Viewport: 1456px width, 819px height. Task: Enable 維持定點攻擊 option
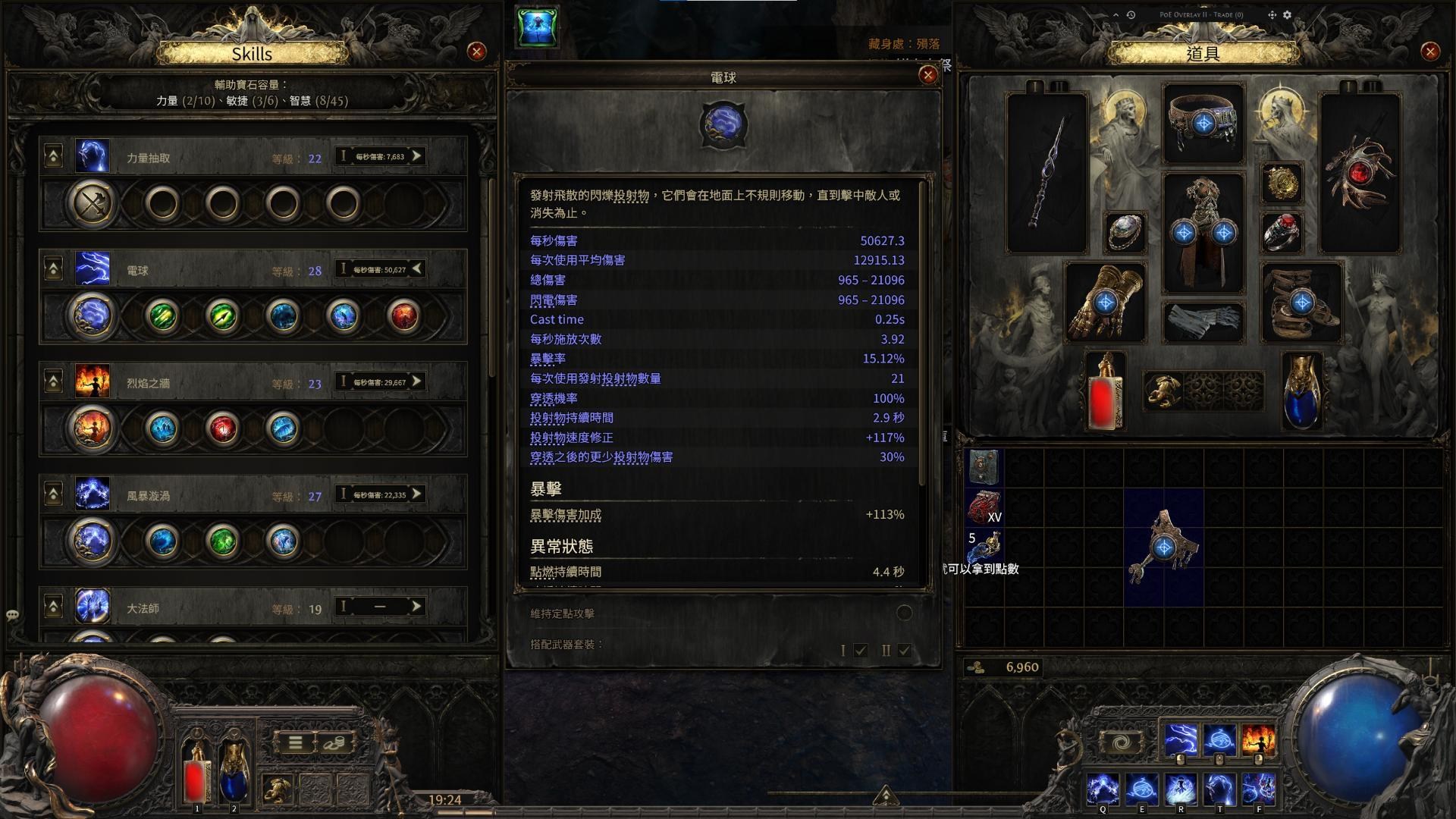(903, 613)
